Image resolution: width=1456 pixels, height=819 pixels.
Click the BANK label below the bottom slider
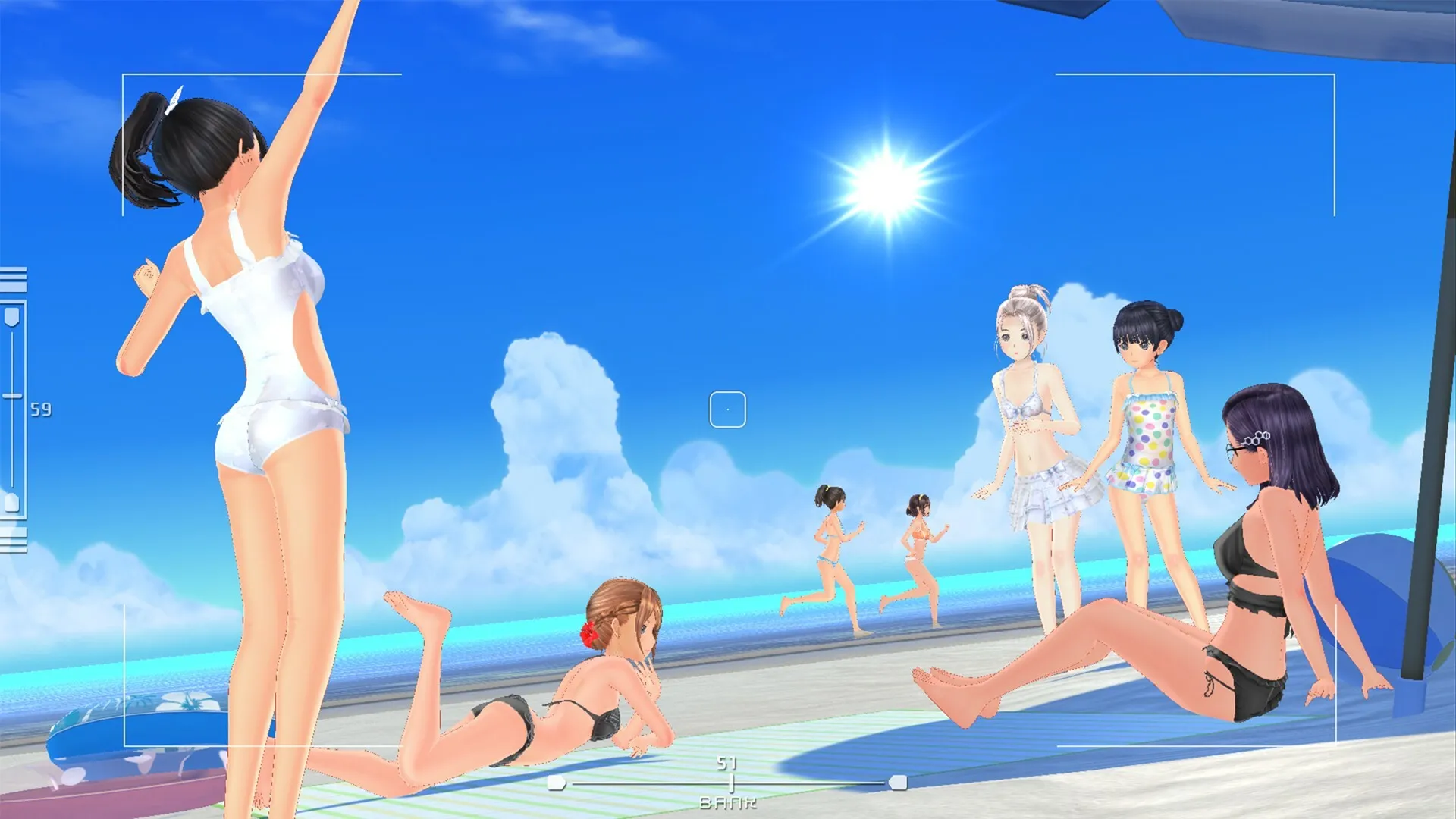coord(728,803)
